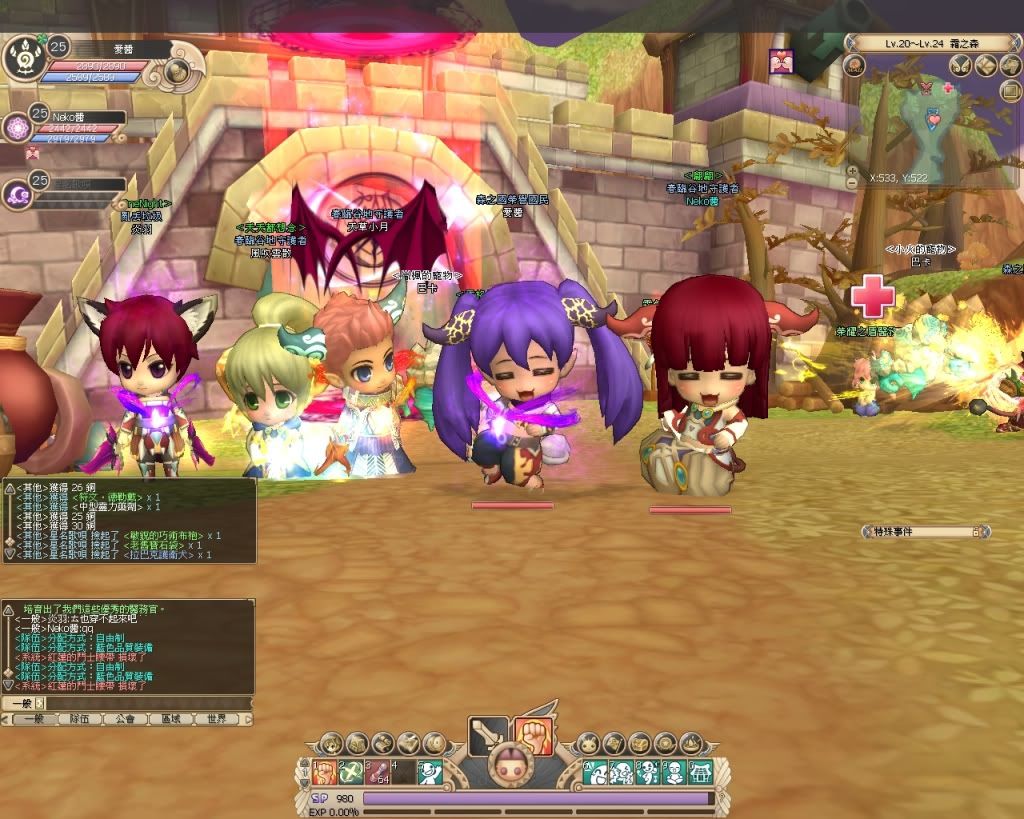
Task: Trigger the sitting emote in slot 9
Action: pos(675,772)
